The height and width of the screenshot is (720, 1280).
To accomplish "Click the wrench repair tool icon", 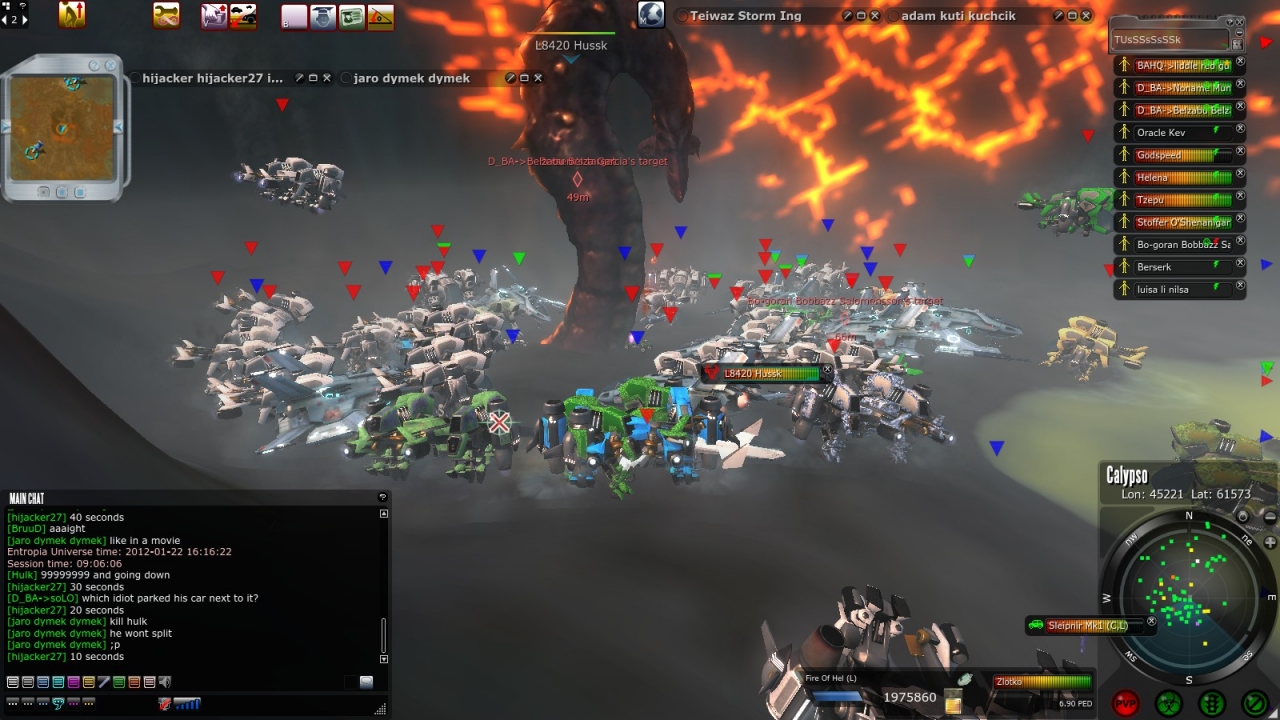I will coord(167,15).
